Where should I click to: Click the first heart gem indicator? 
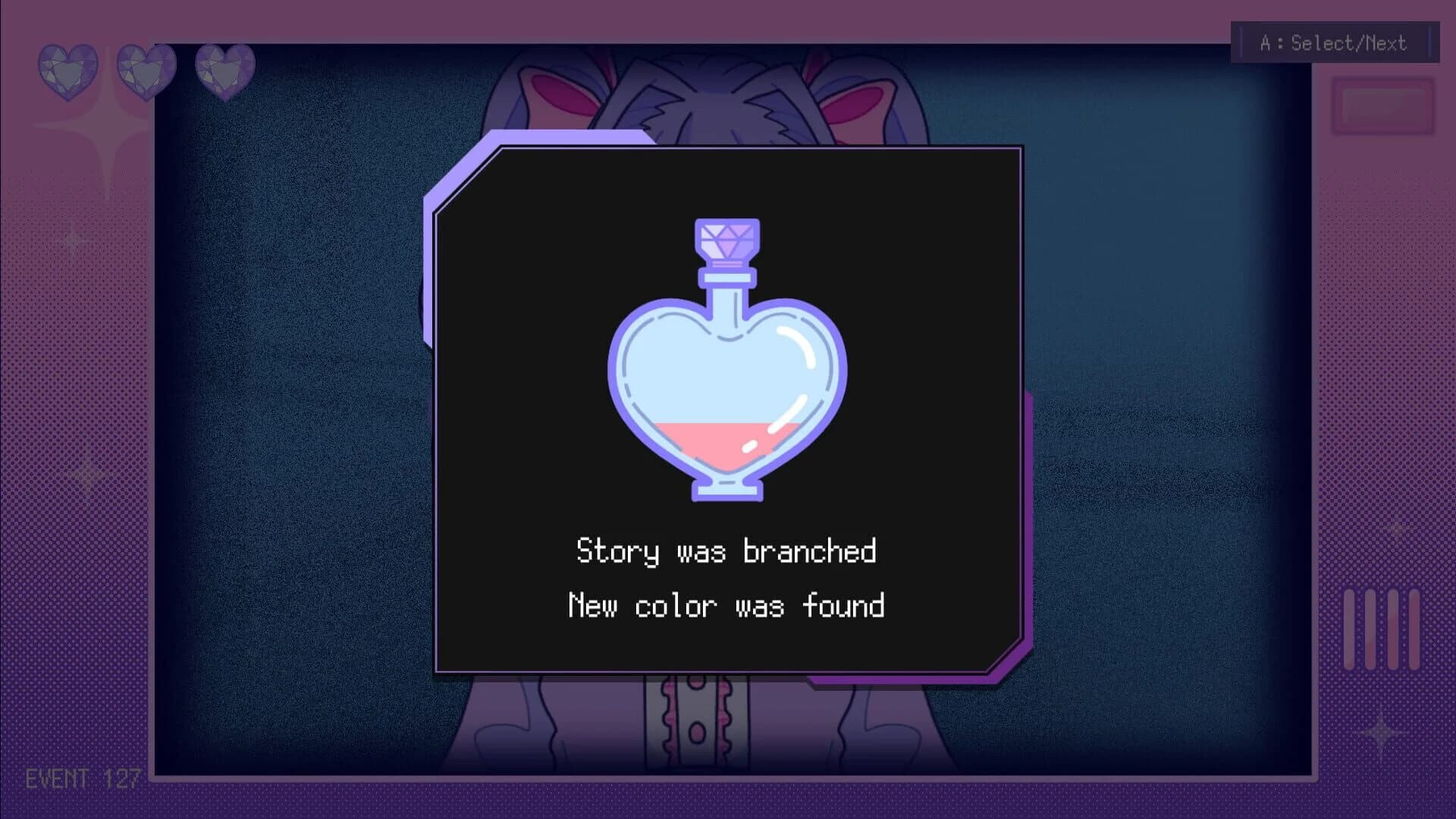point(67,72)
